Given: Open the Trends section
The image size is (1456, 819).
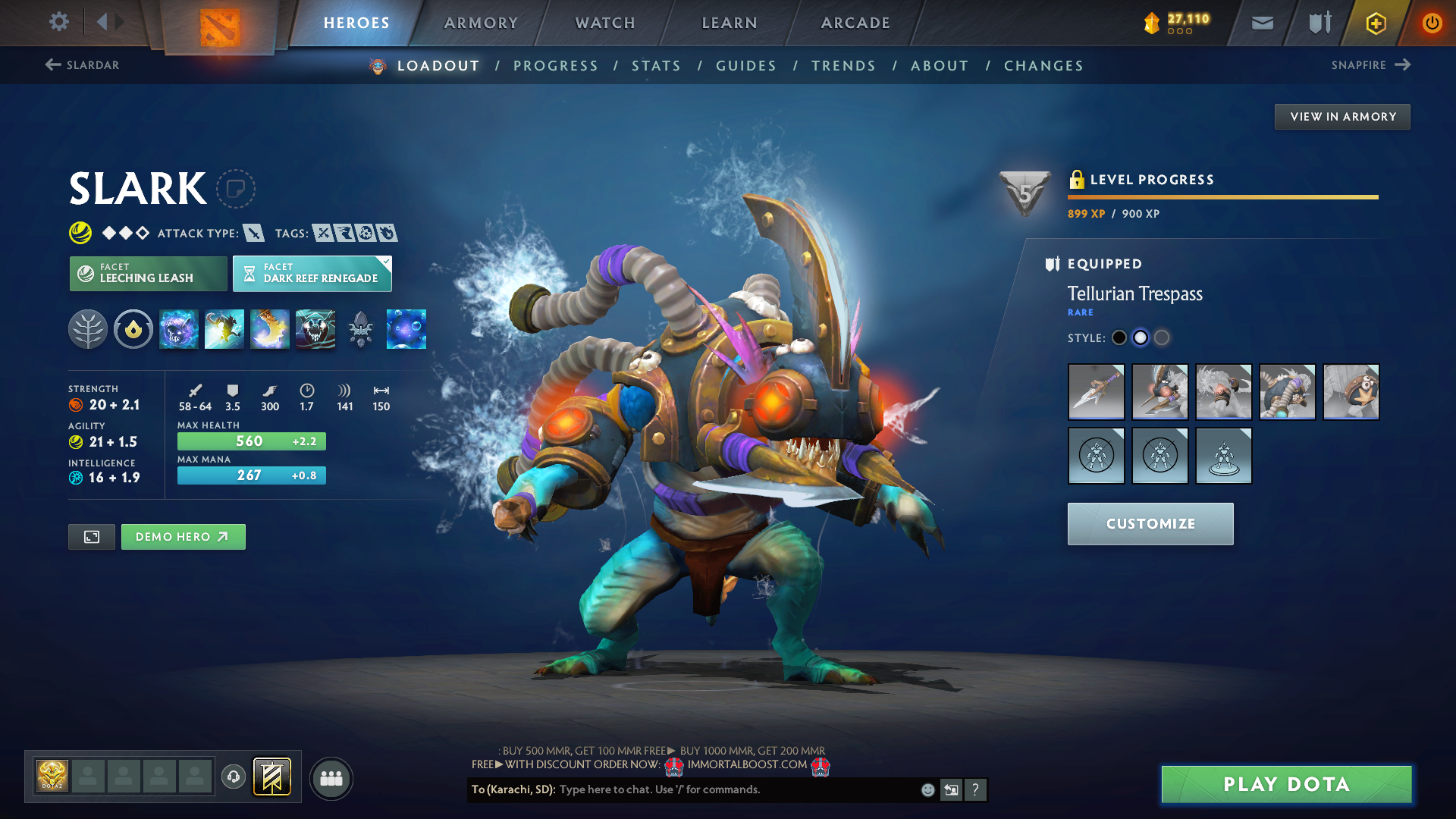Looking at the screenshot, I should point(843,66).
